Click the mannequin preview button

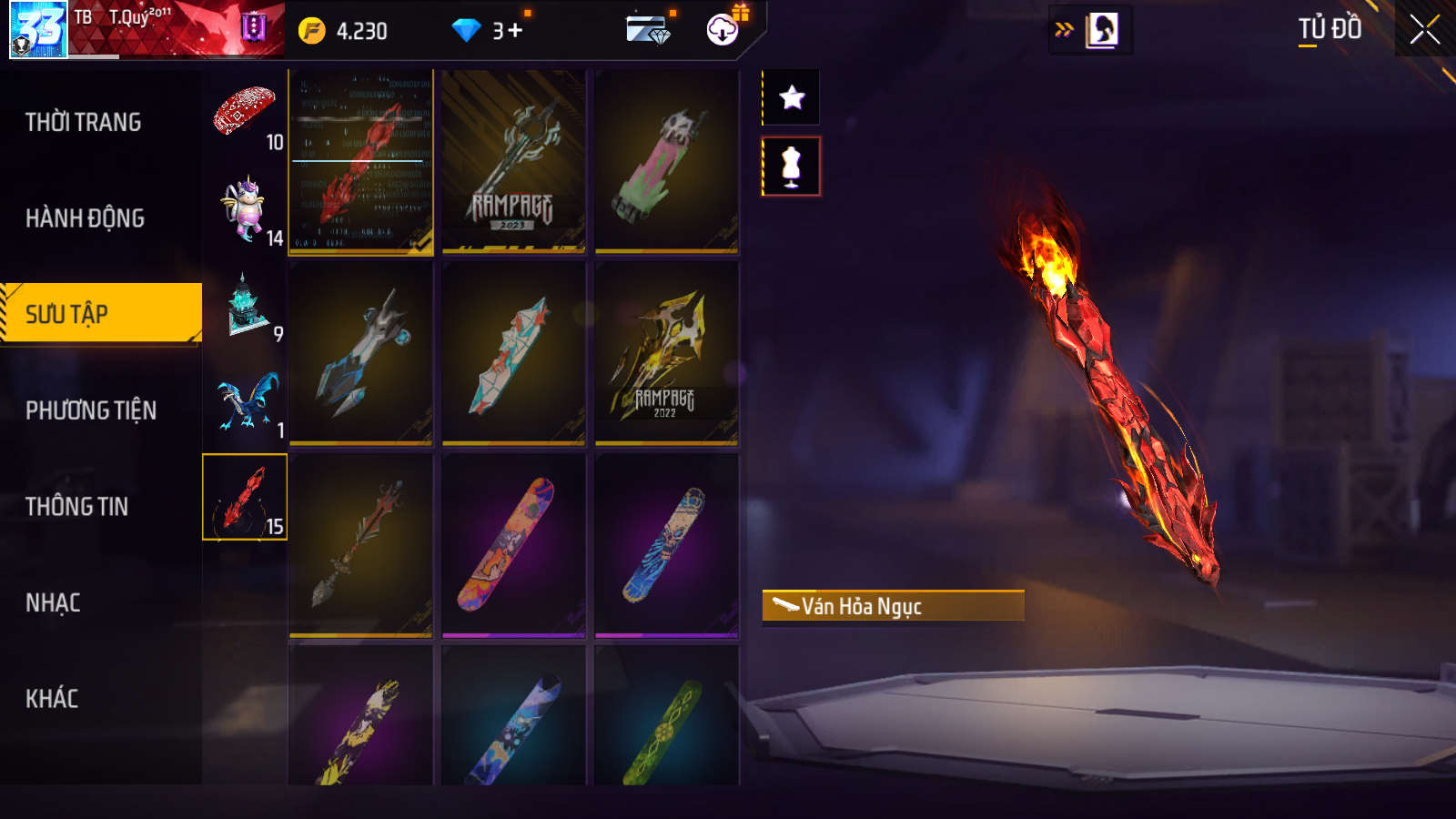pyautogui.click(x=792, y=167)
